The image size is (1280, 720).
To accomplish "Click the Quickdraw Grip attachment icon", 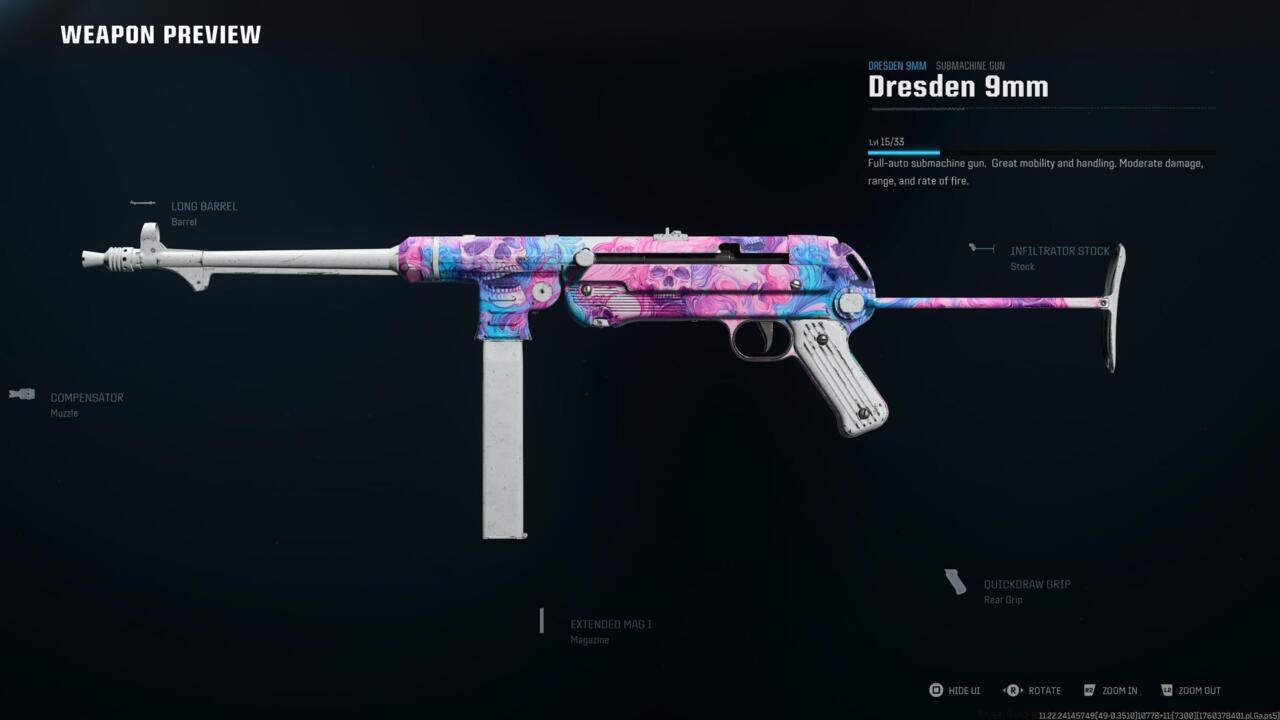I will (x=956, y=580).
